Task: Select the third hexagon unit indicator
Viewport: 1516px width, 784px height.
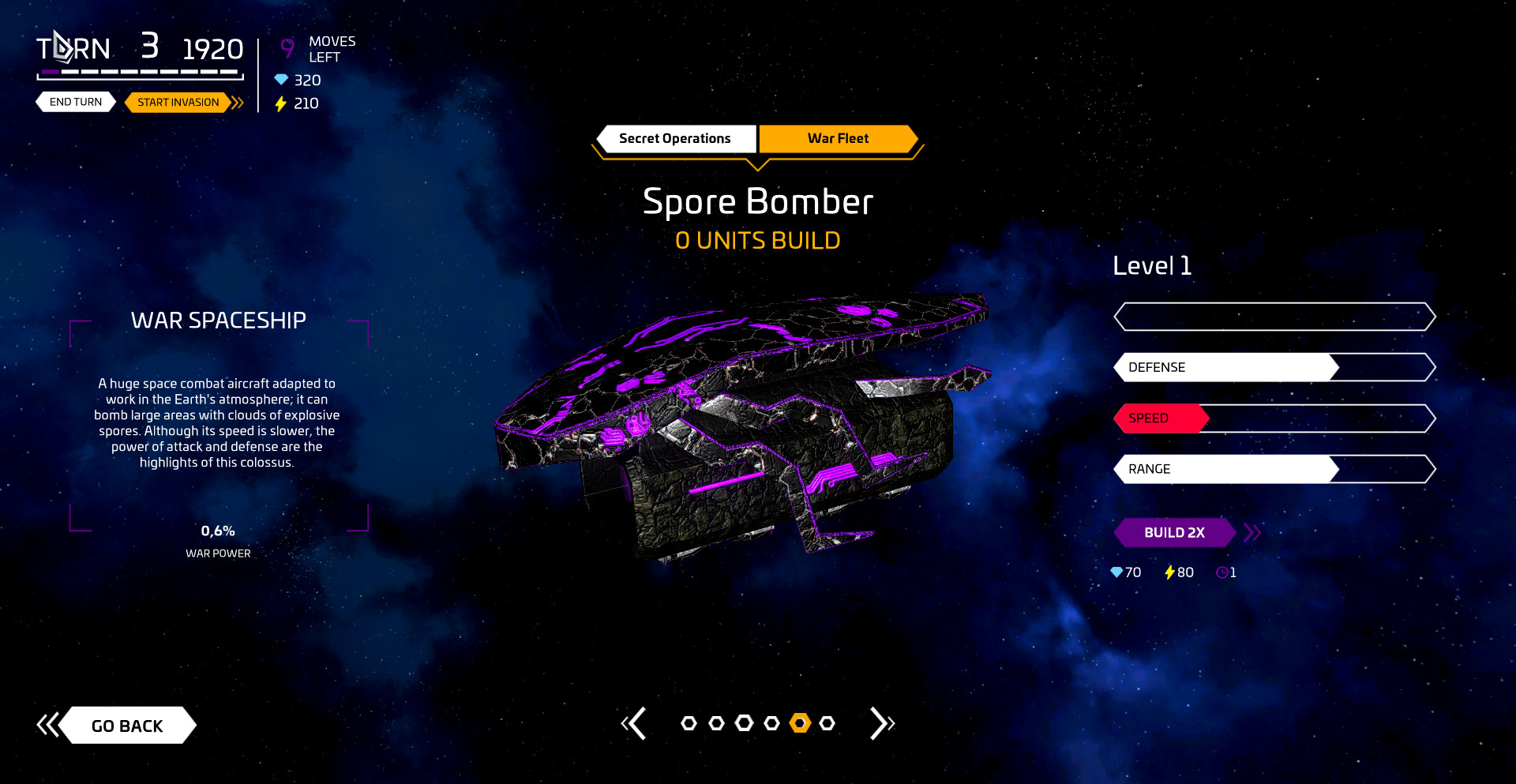Action: (743, 722)
